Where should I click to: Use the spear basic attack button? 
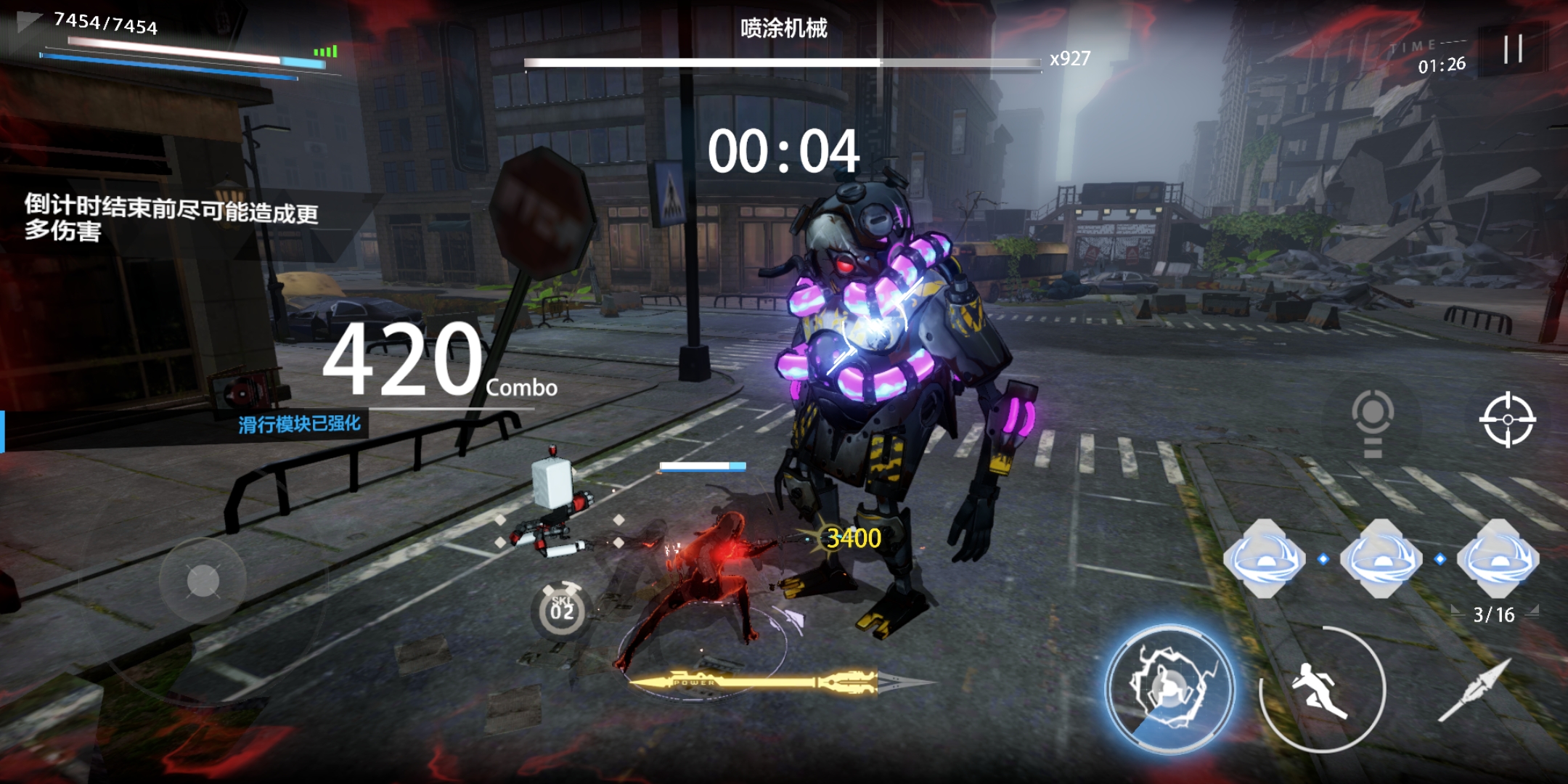pos(1475,690)
